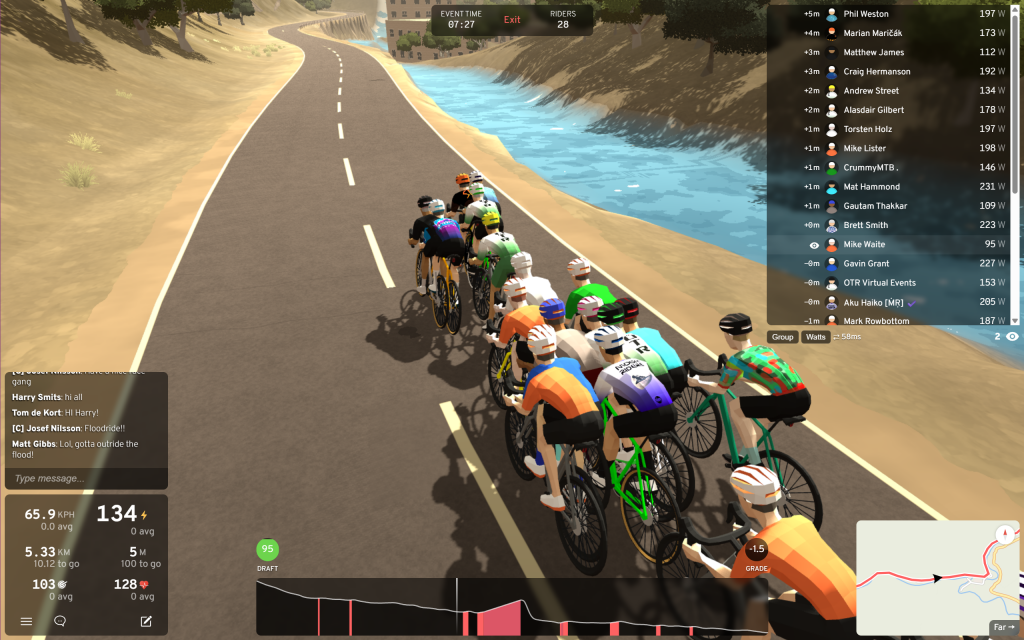1024x640 pixels.
Task: Click the edit pencil icon in stats panel
Action: [x=146, y=621]
